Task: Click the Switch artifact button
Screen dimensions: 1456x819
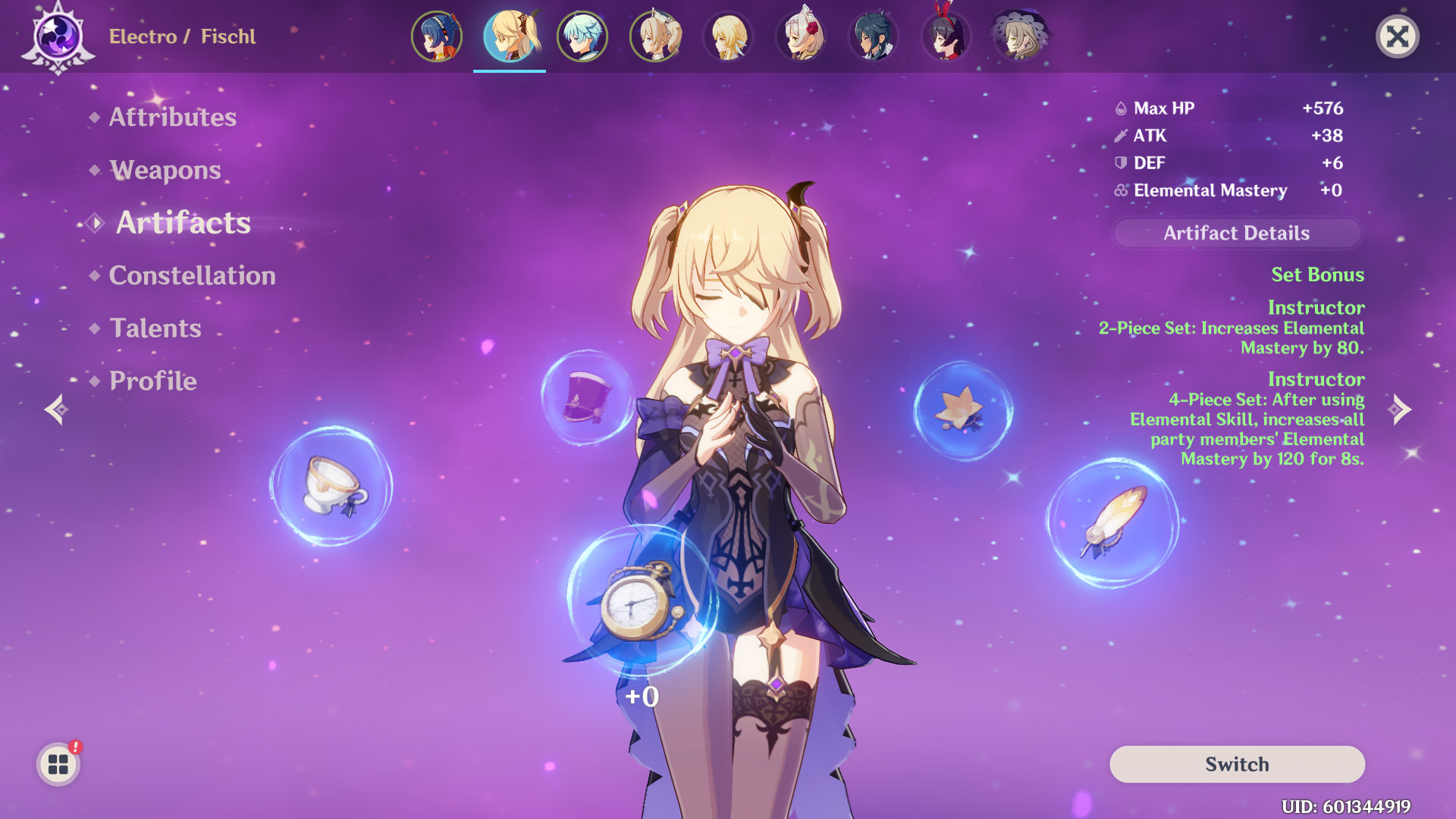Action: (1236, 764)
